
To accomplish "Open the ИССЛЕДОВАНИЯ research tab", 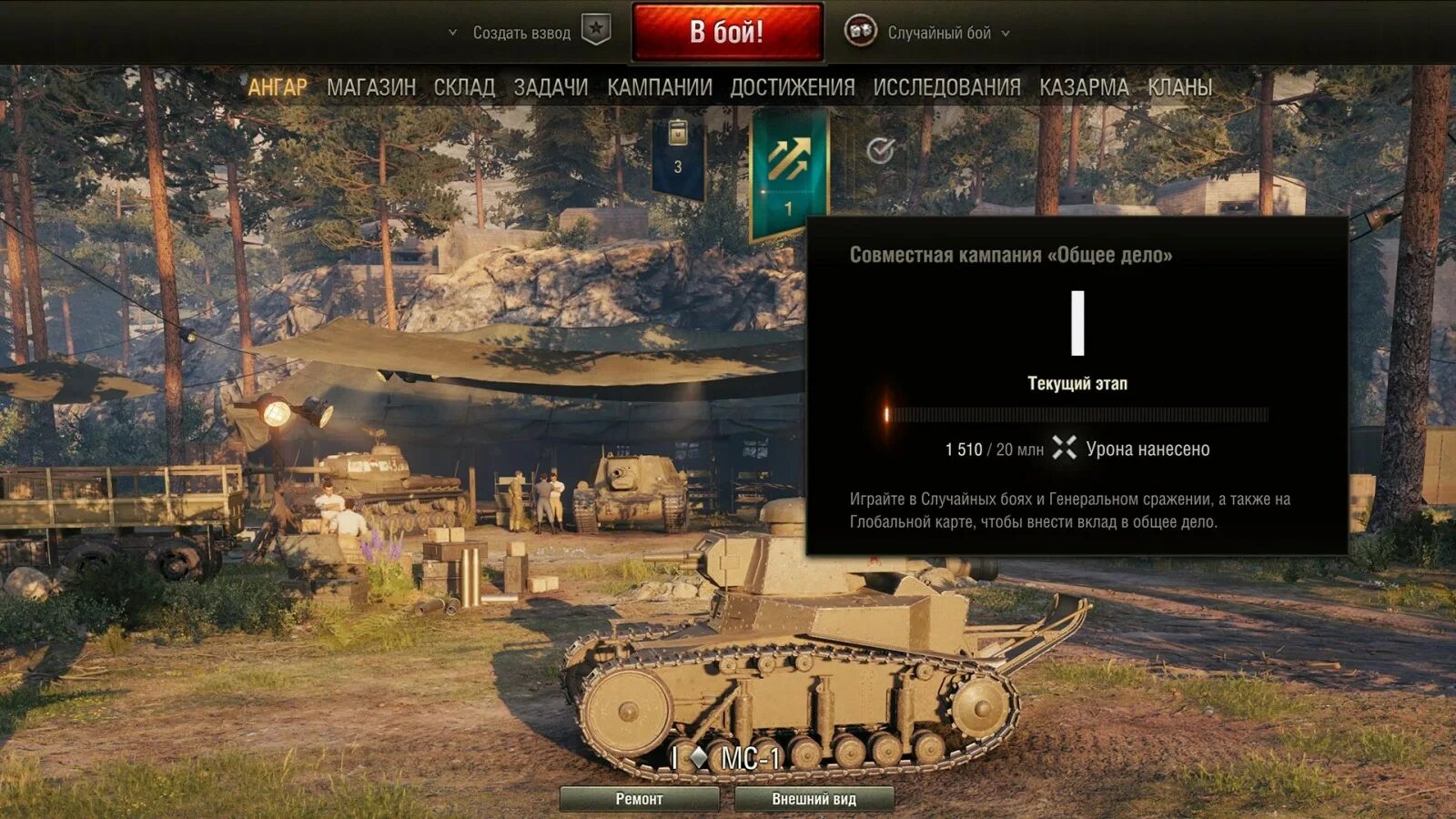I will 946,87.
